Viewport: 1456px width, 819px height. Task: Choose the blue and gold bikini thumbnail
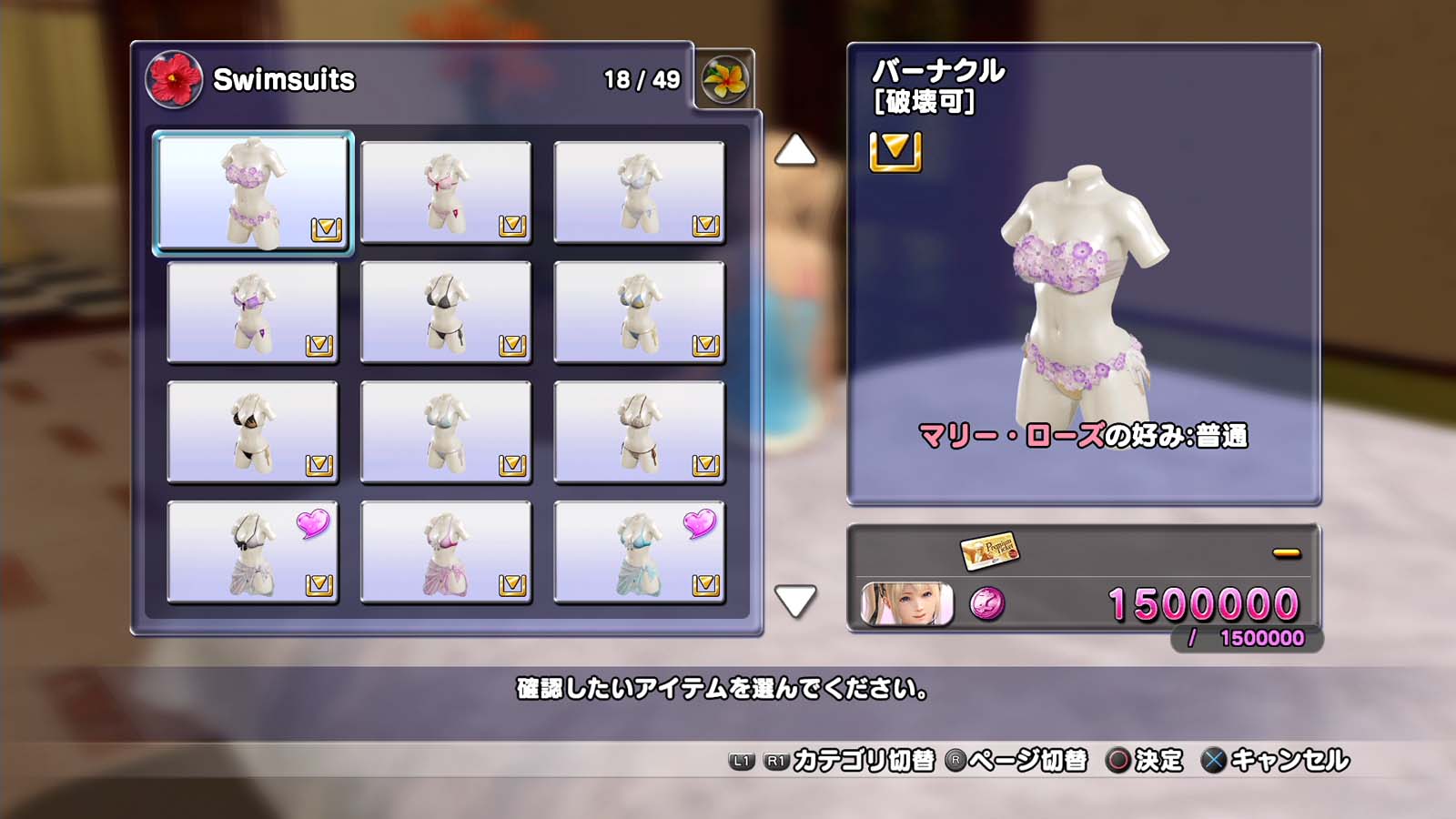pos(639,313)
